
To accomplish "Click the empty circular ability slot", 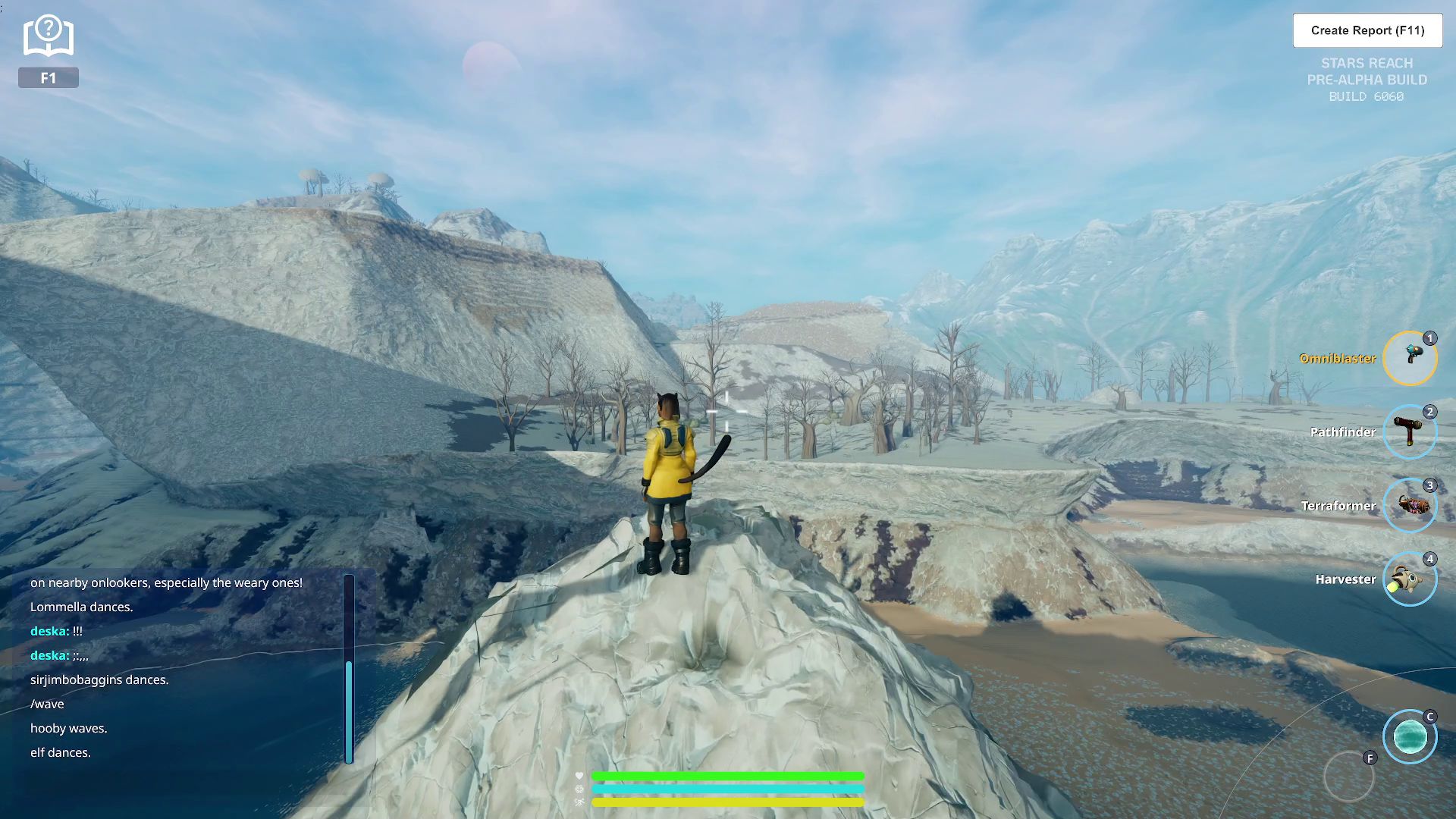I will point(1348,777).
